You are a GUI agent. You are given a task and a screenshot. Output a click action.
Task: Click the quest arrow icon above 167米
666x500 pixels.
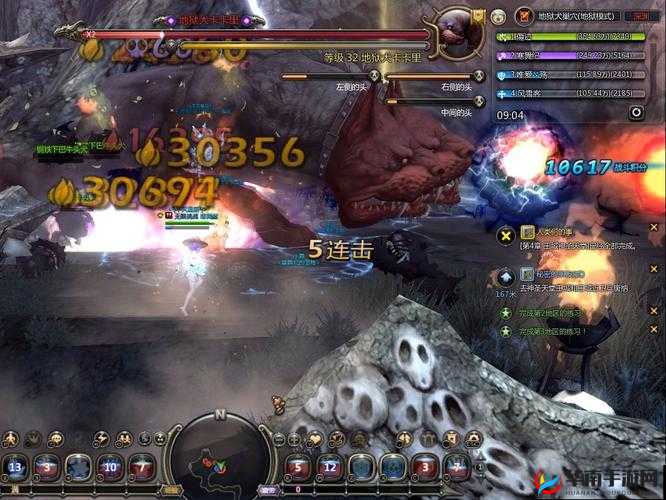[506, 279]
